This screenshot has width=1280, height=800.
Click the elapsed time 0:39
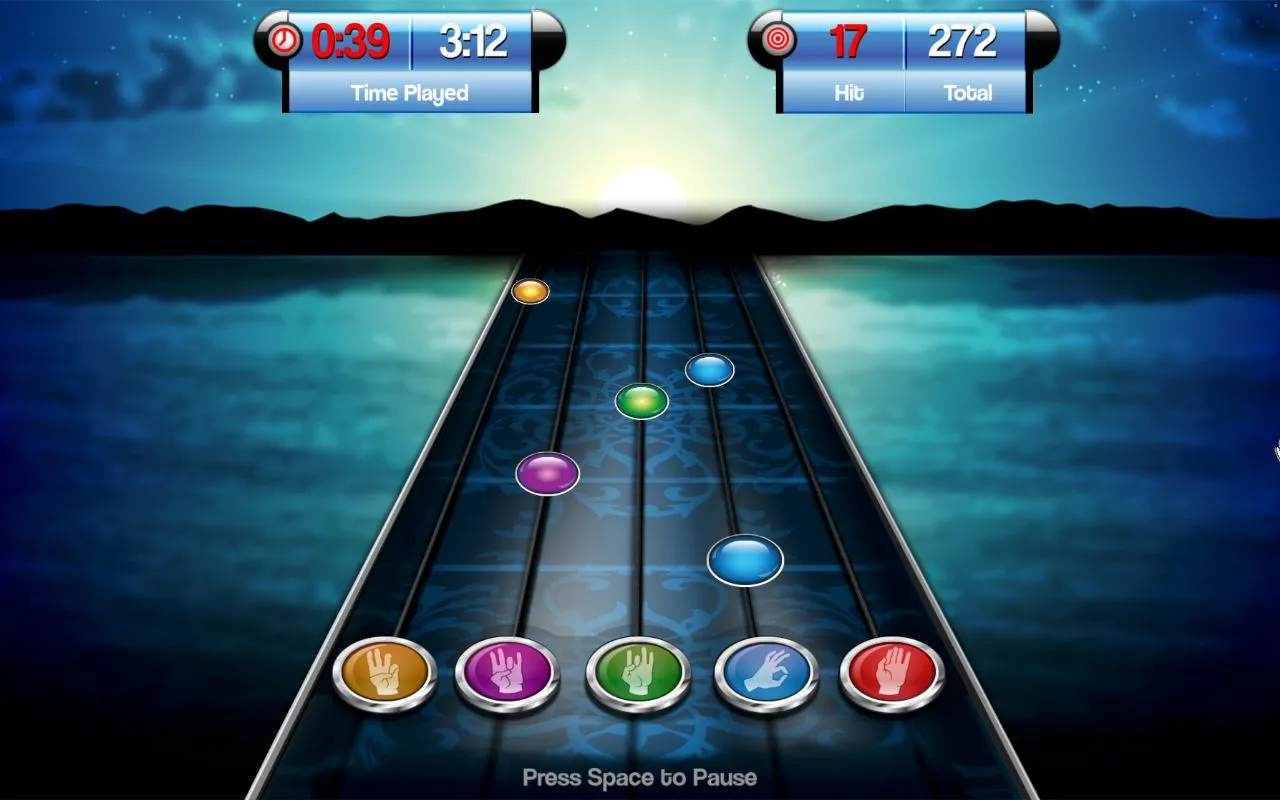(352, 42)
